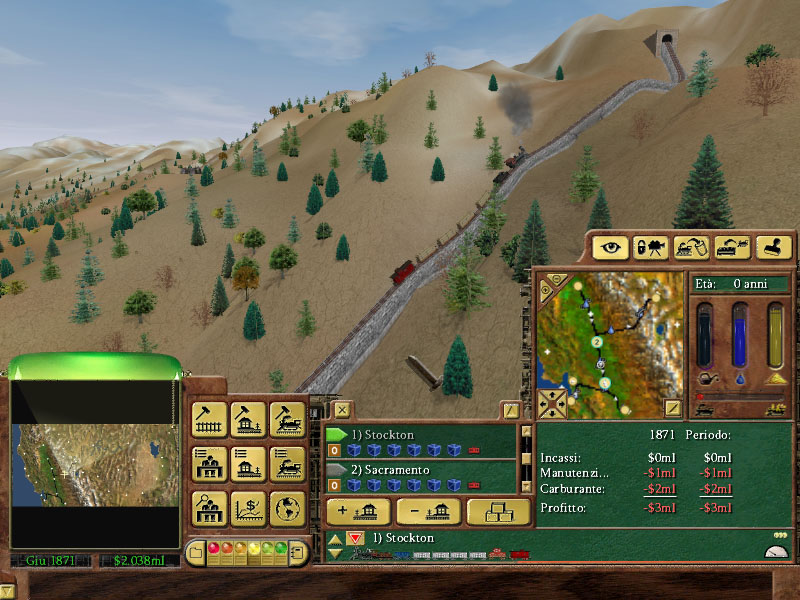800x600 pixels.
Task: Toggle the locked camera follow view
Action: 650,247
